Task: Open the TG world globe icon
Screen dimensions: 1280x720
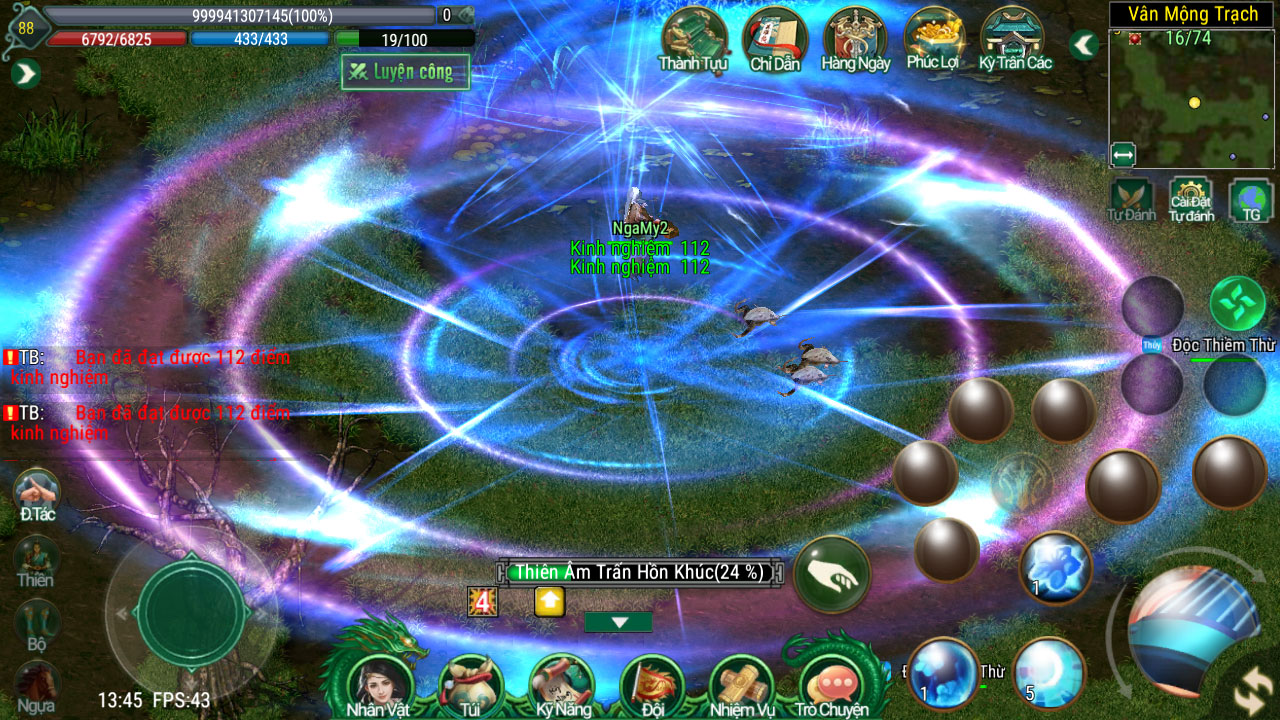Action: (1251, 198)
